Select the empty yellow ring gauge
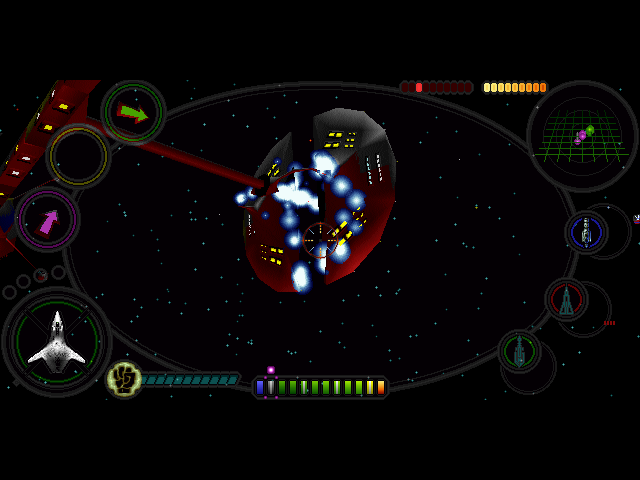 coord(78,156)
